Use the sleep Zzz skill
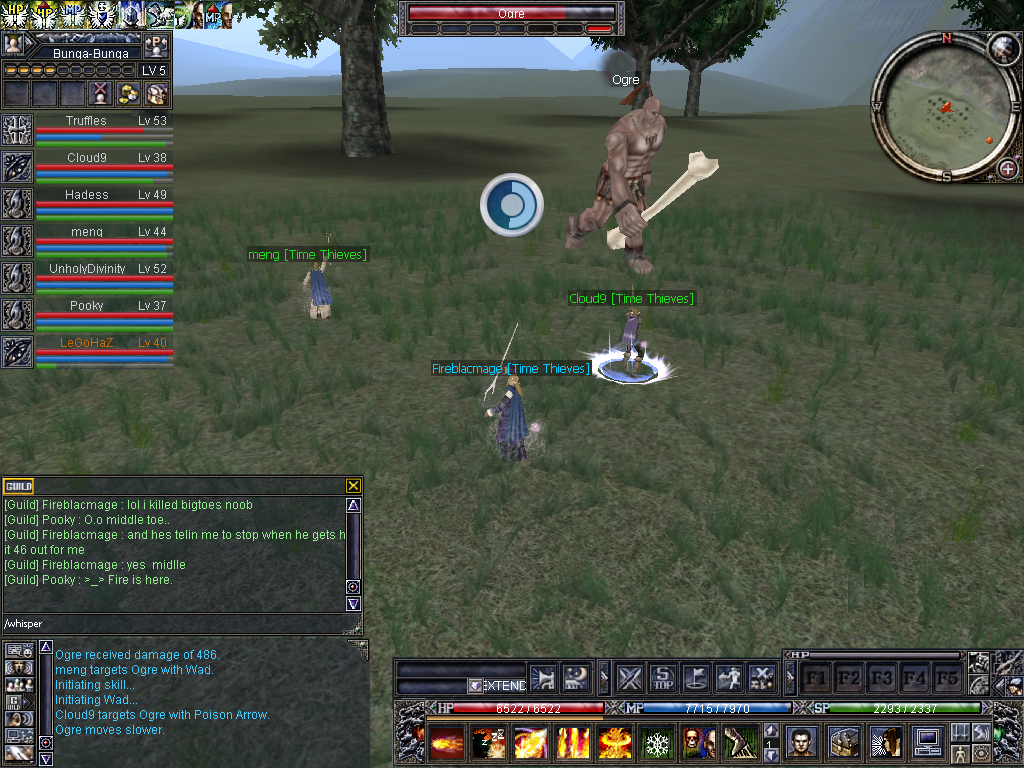The image size is (1024, 768). click(489, 743)
